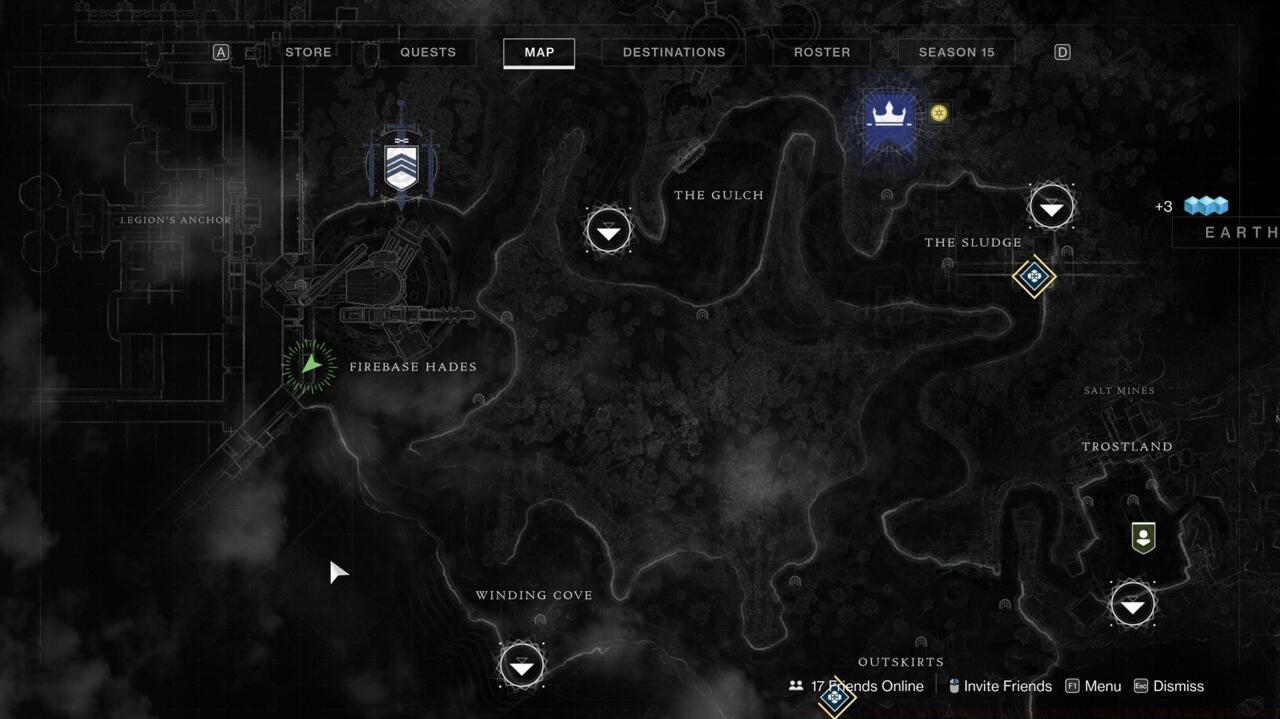Open the Destinations tab
Viewport: 1280px width, 719px height.
(674, 52)
